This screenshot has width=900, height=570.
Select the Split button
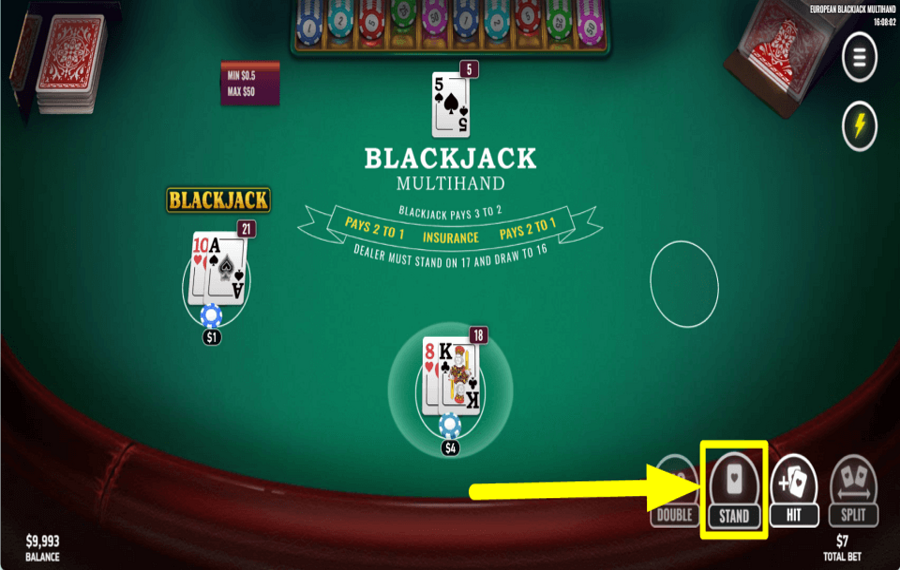click(x=854, y=490)
